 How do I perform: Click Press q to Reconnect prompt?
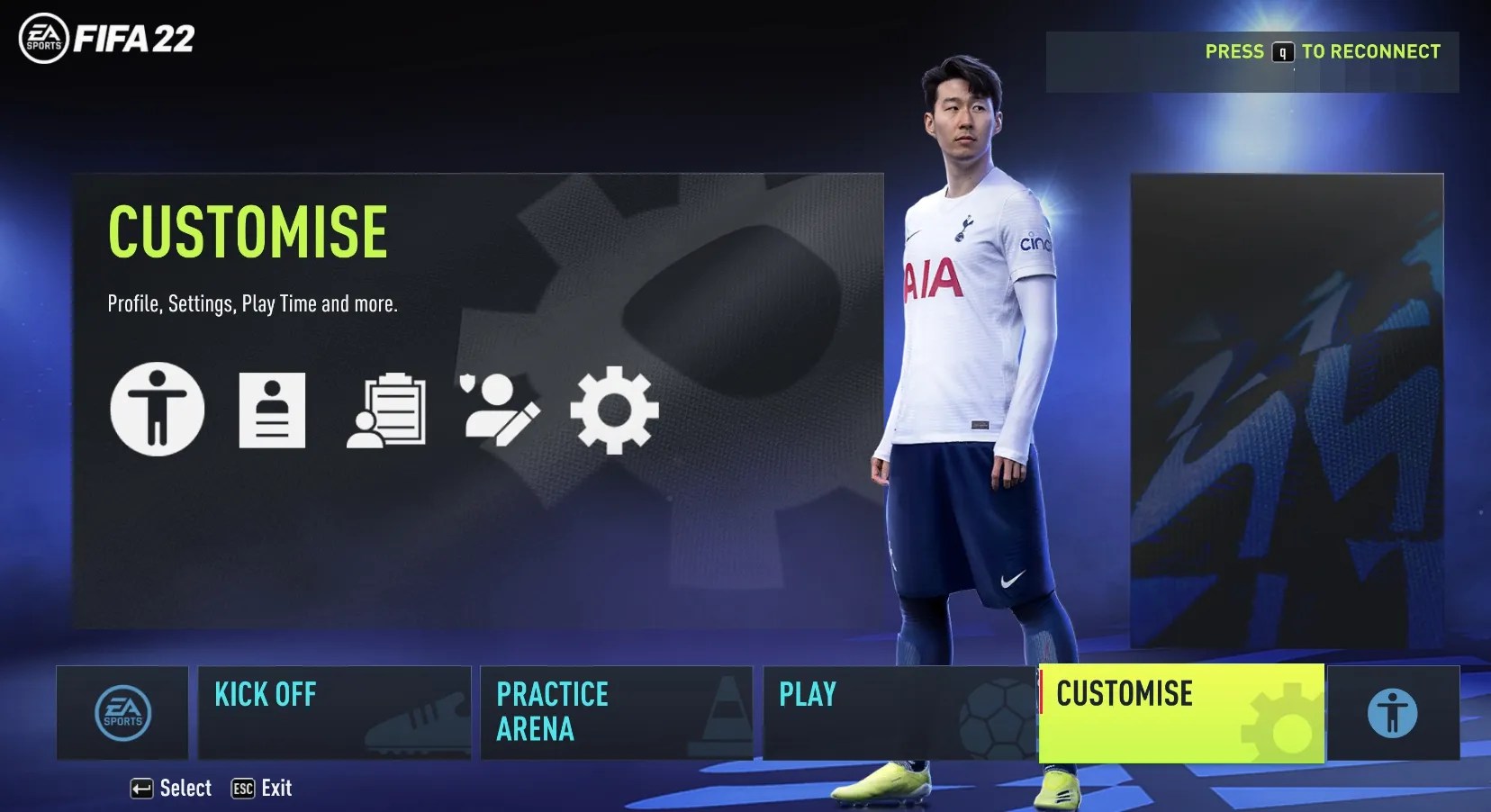tap(1322, 51)
